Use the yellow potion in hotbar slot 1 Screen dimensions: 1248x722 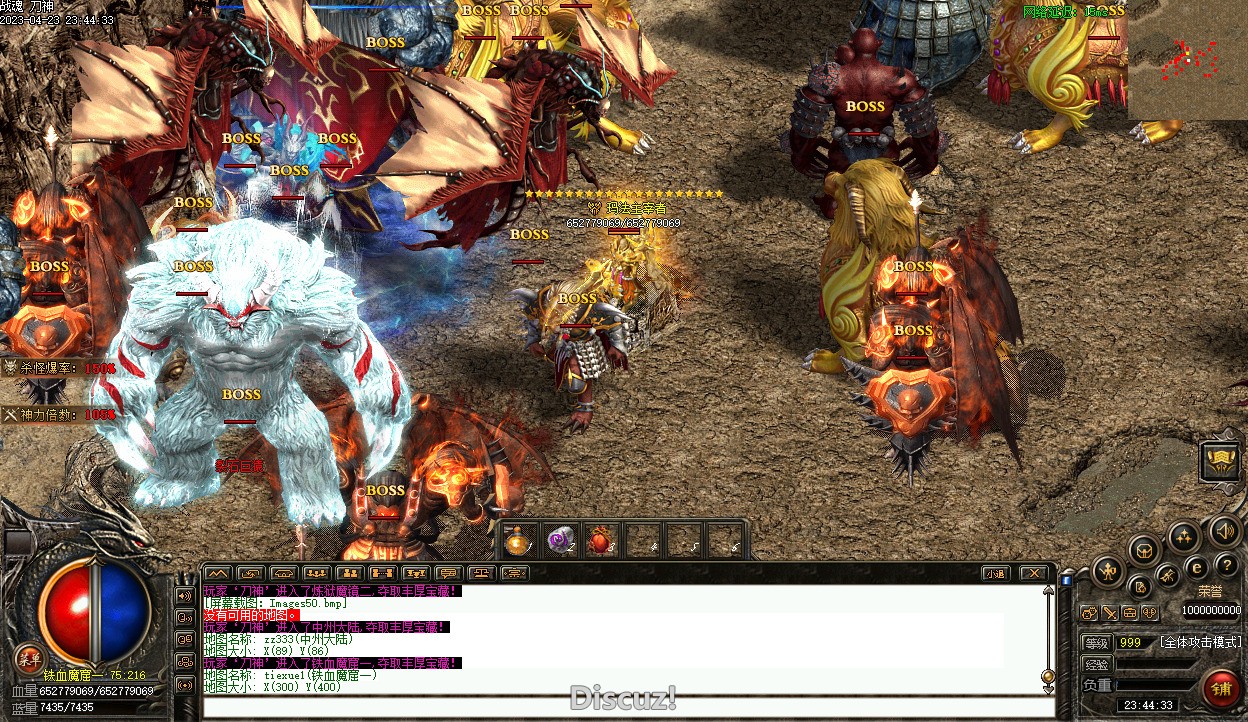517,541
